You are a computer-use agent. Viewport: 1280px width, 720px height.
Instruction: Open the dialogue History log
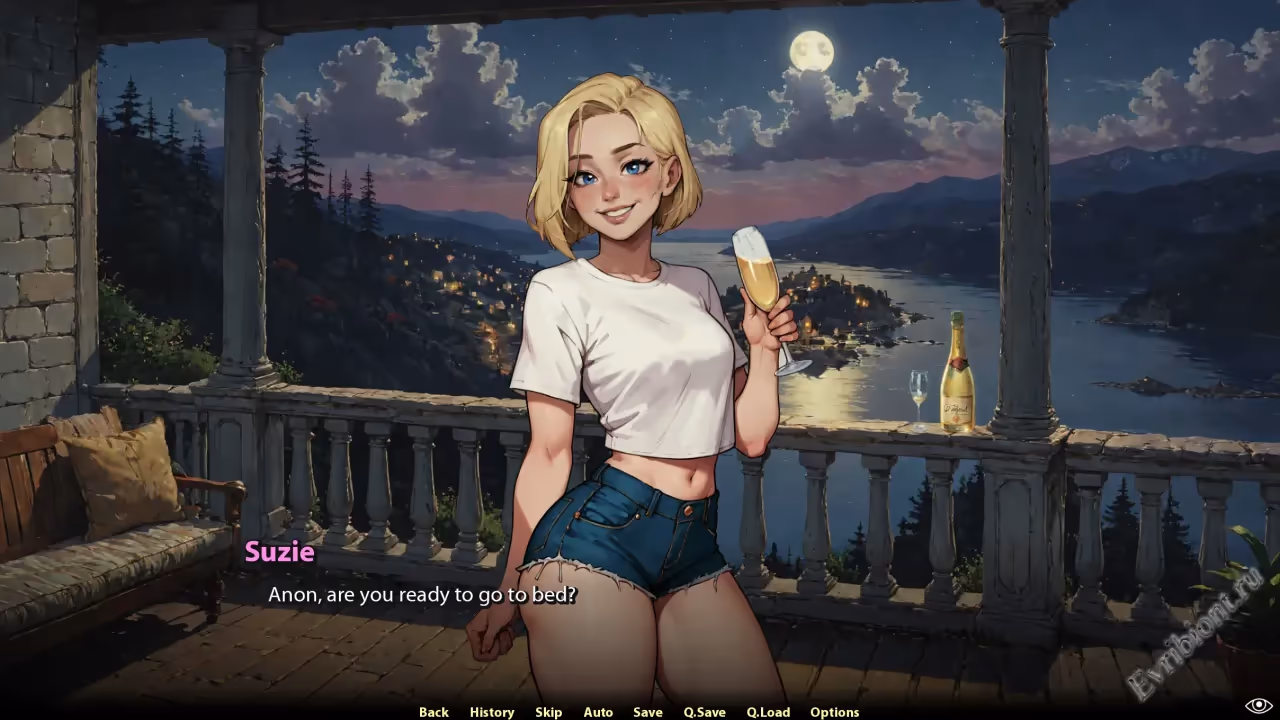click(492, 712)
